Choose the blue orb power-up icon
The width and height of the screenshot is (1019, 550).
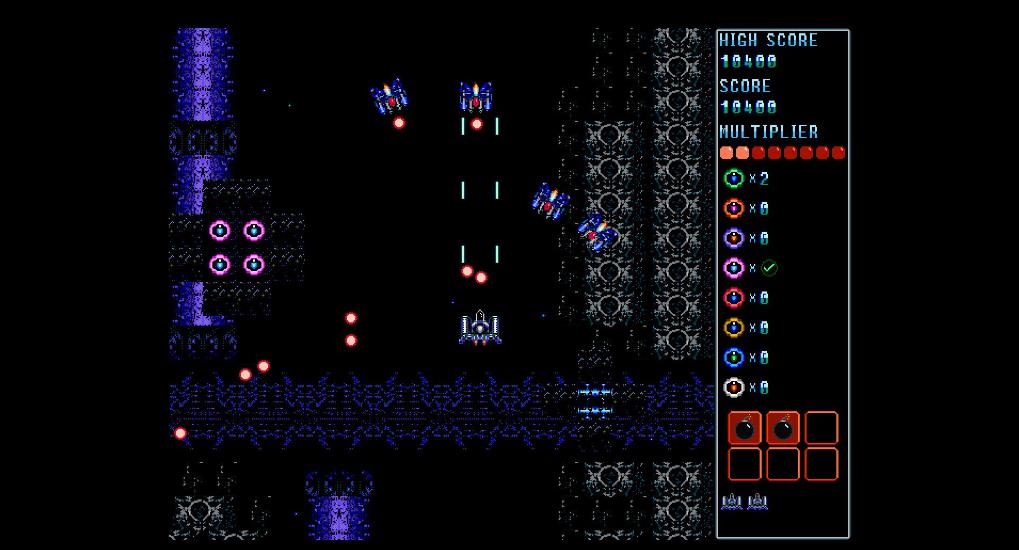click(x=734, y=357)
